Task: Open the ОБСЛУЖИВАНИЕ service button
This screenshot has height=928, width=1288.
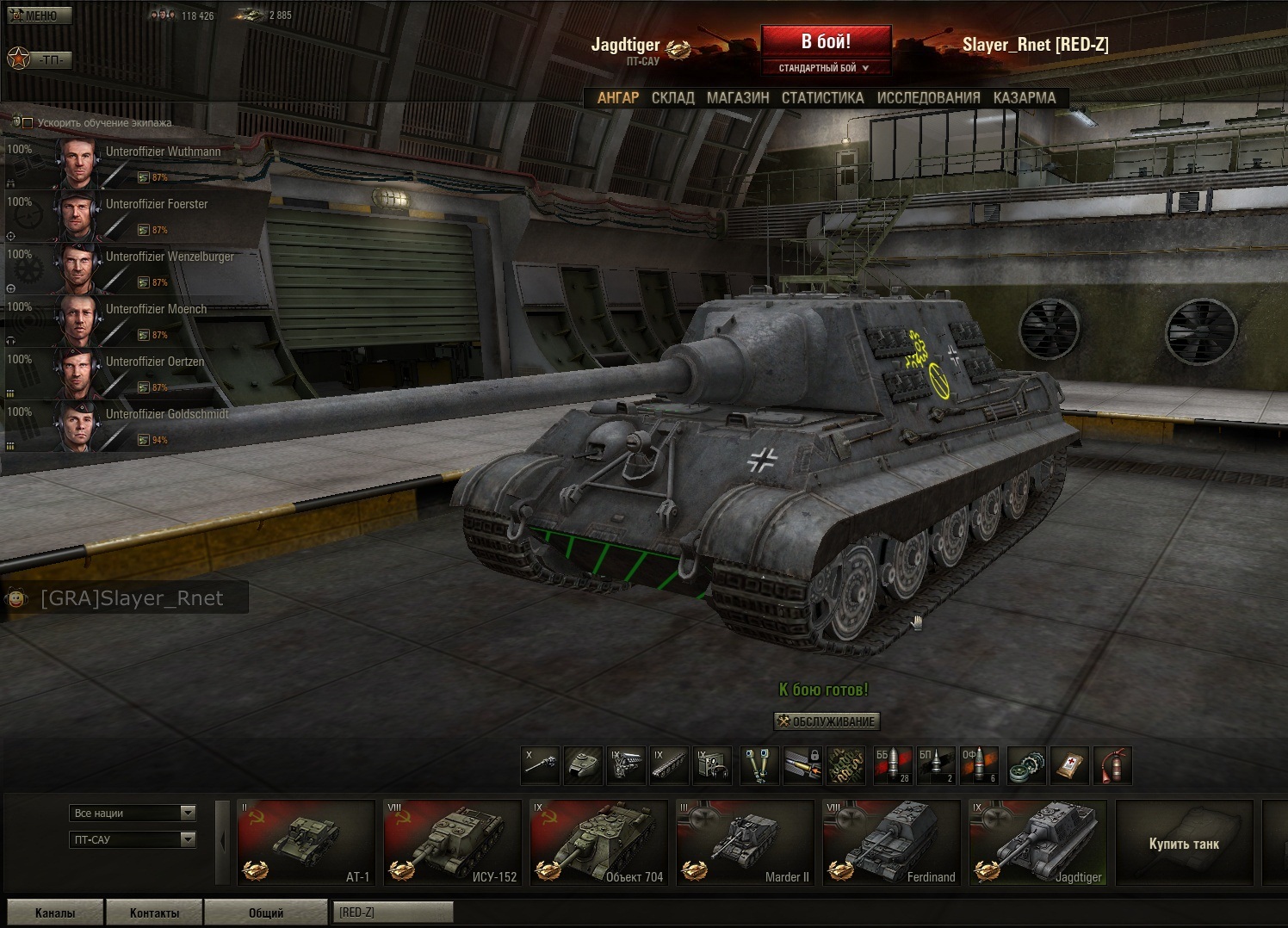Action: (827, 721)
